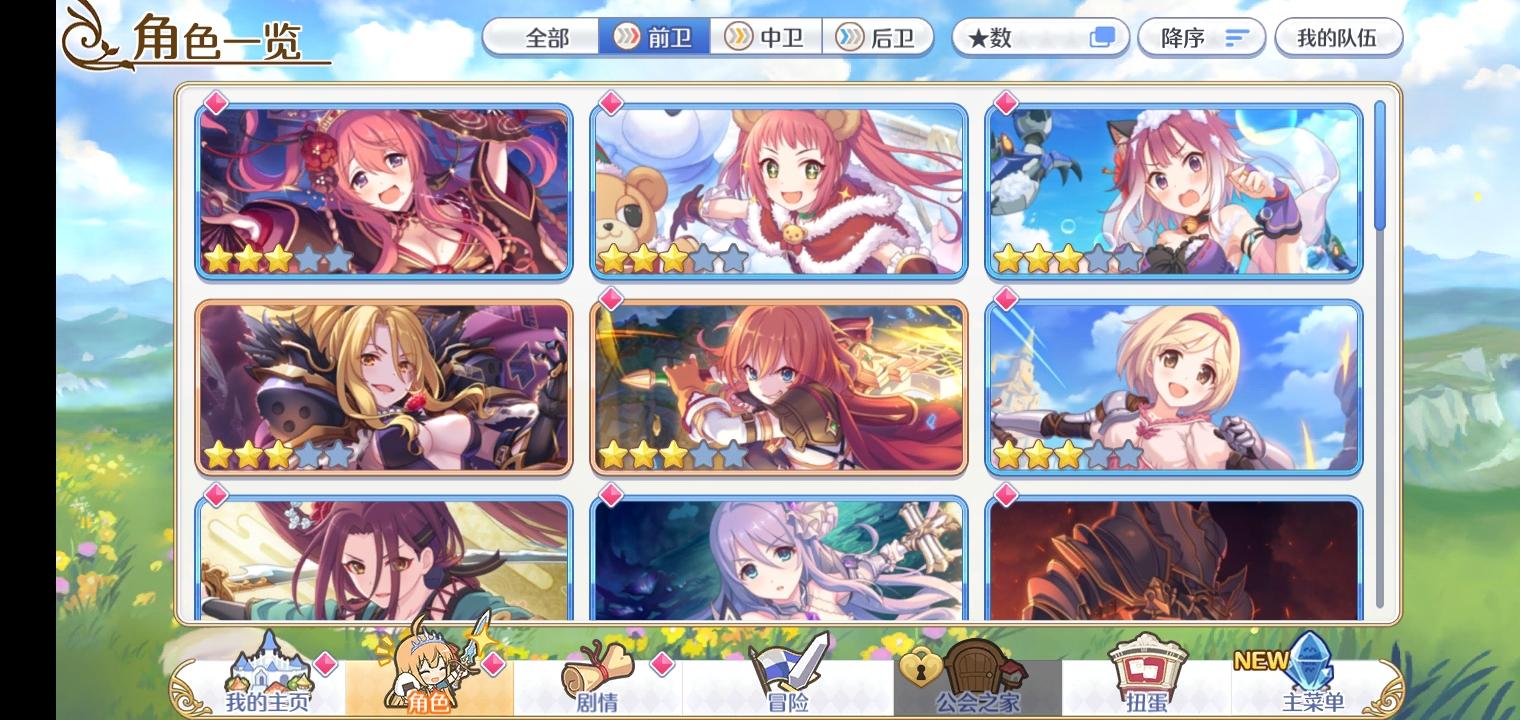Open 我的队伍 team list
The height and width of the screenshot is (720, 1520).
pos(1340,38)
